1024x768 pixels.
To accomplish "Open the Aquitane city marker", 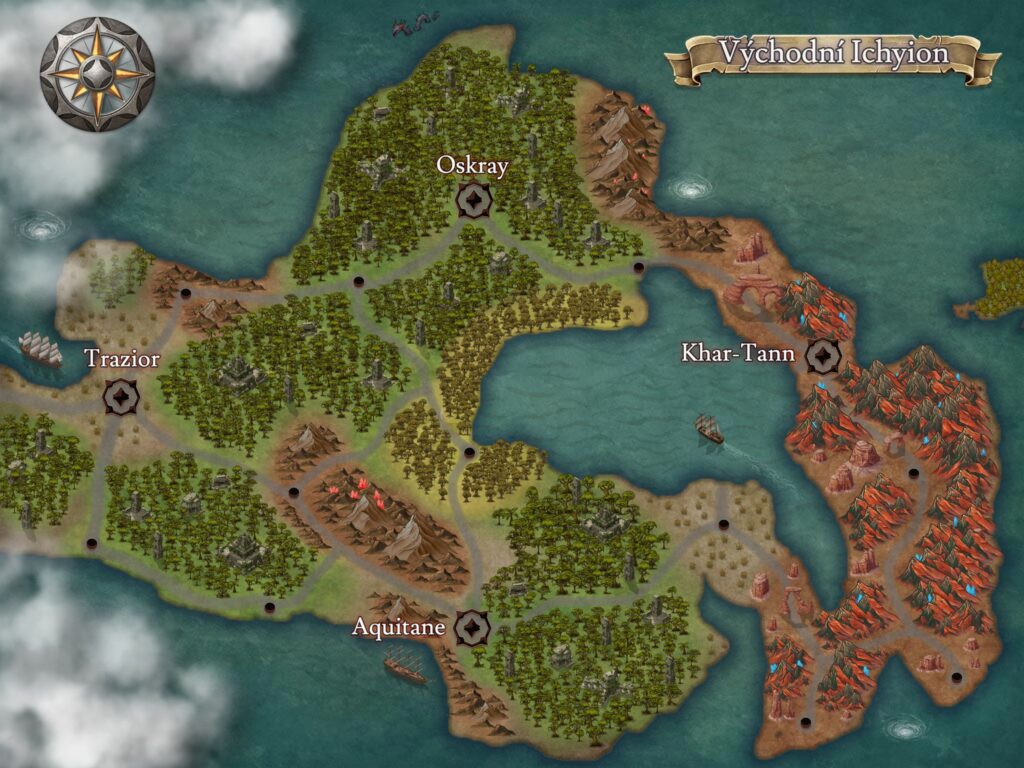I will click(x=471, y=628).
